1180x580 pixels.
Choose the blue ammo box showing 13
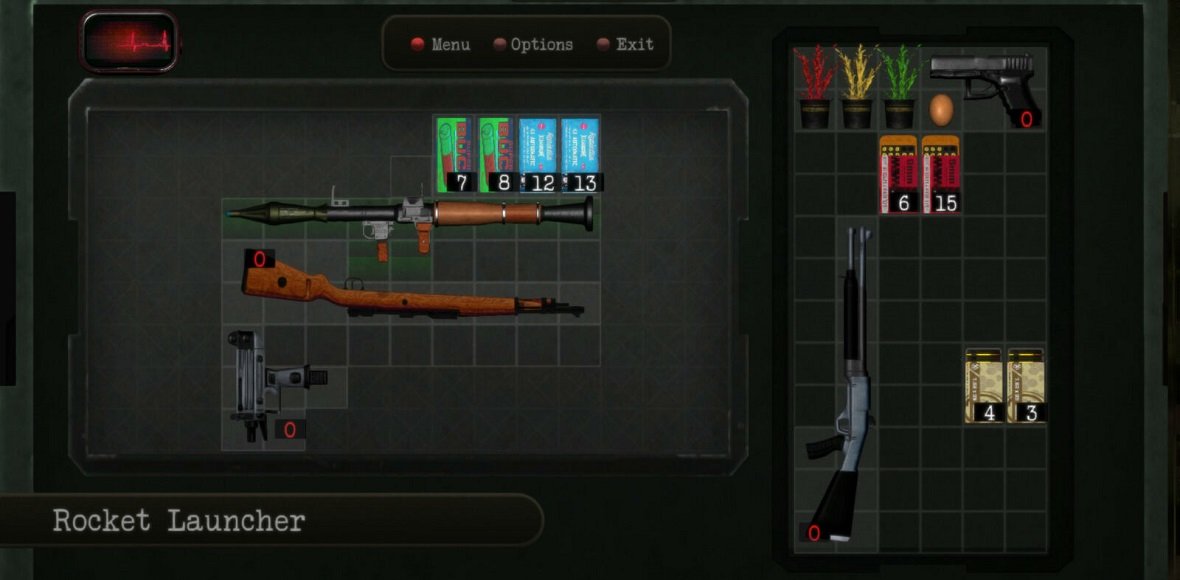pyautogui.click(x=580, y=154)
